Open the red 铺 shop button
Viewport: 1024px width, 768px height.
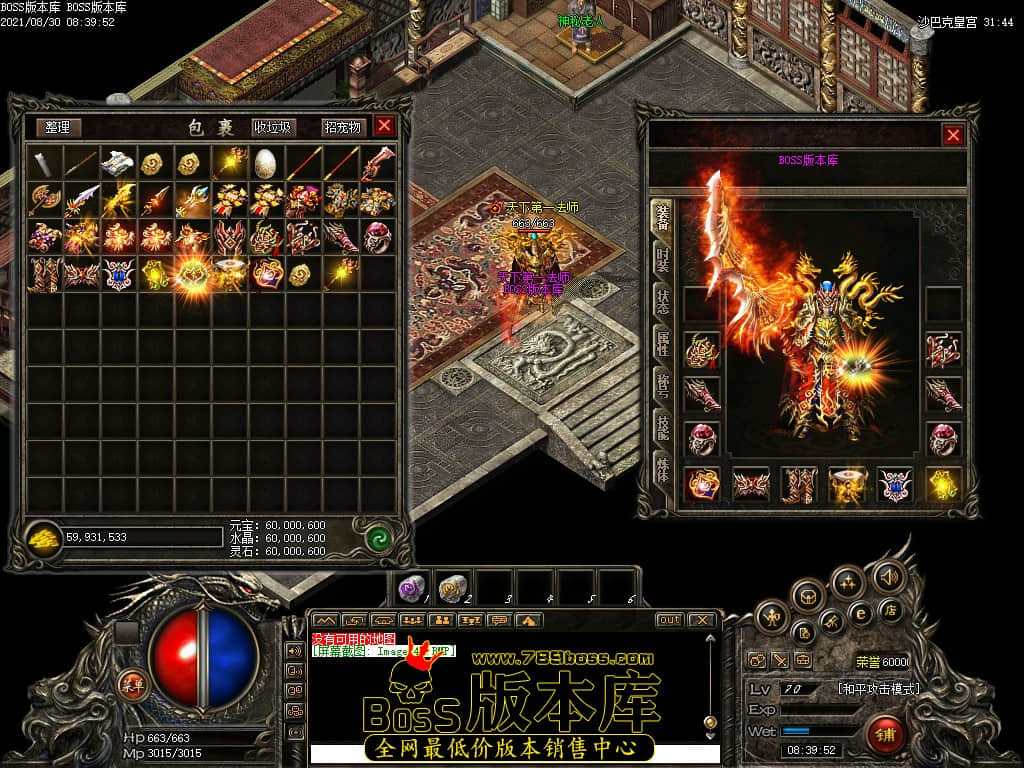point(885,735)
